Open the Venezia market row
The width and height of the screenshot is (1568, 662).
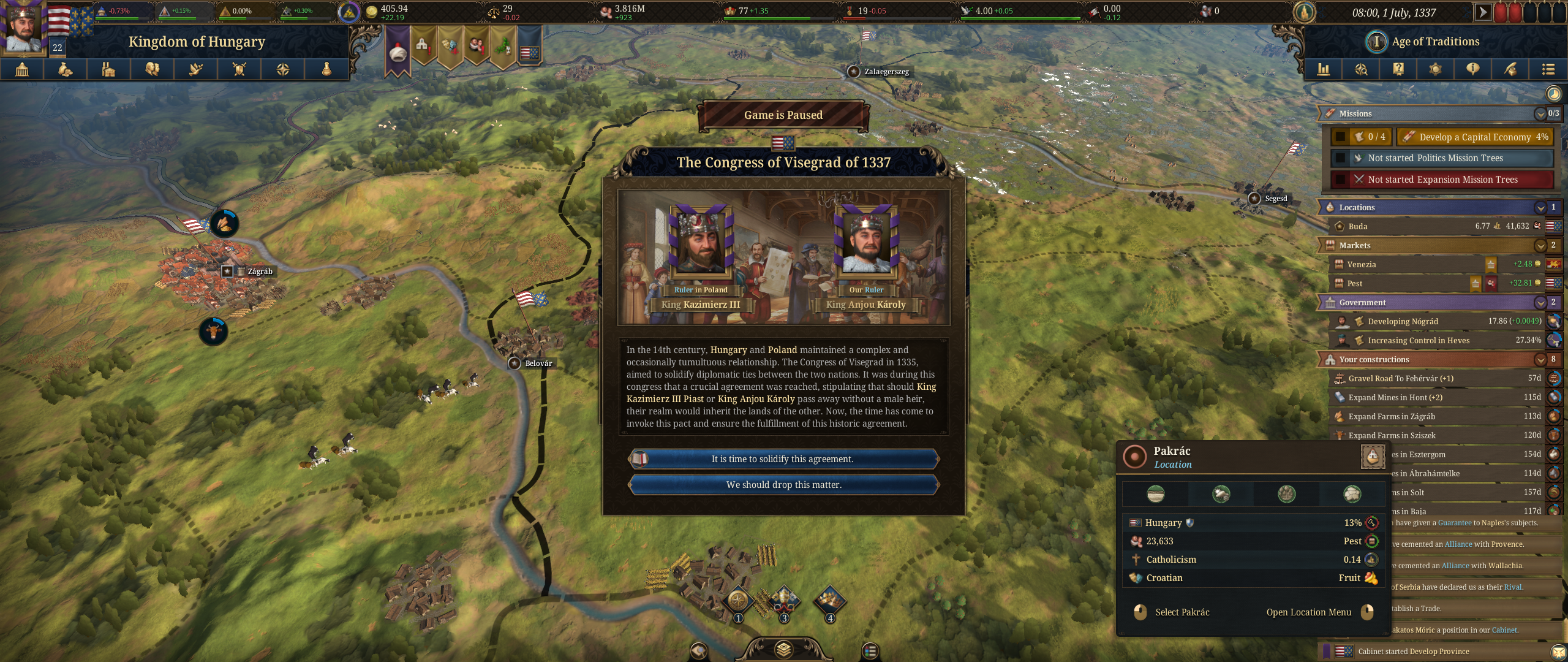pyautogui.click(x=1362, y=264)
